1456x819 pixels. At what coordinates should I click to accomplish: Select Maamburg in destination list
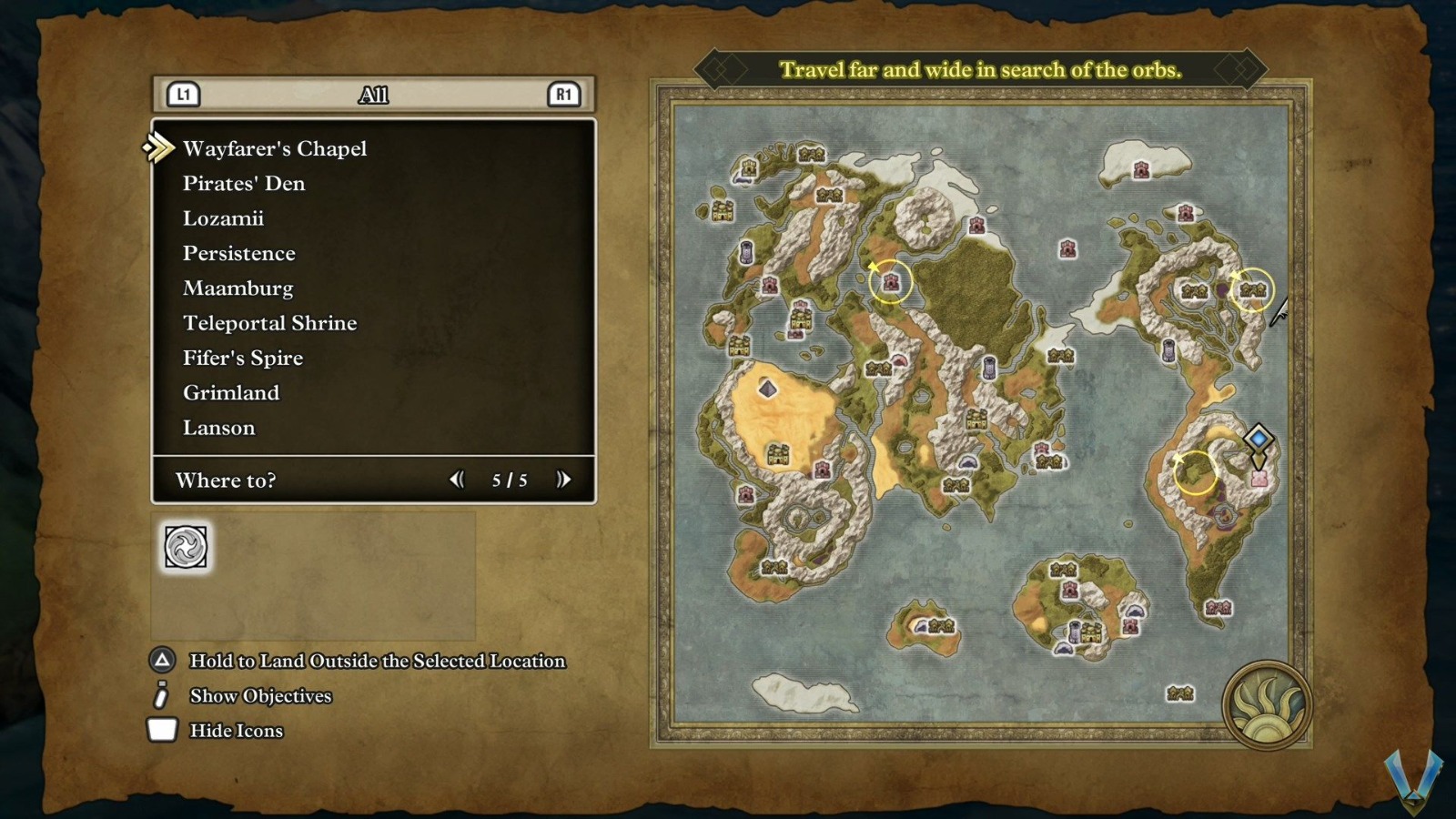click(x=238, y=288)
